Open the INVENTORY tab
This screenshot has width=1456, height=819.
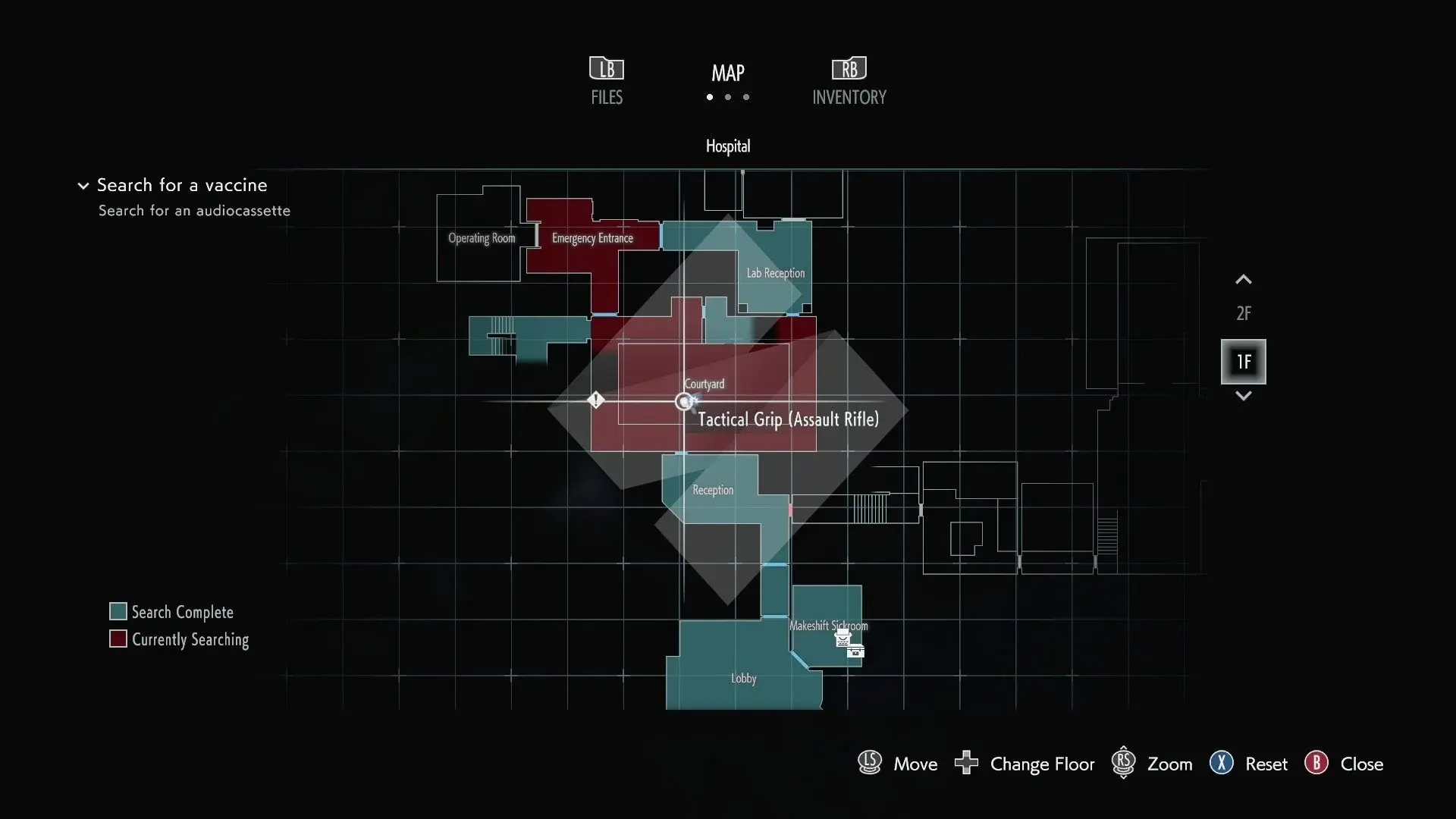849,81
